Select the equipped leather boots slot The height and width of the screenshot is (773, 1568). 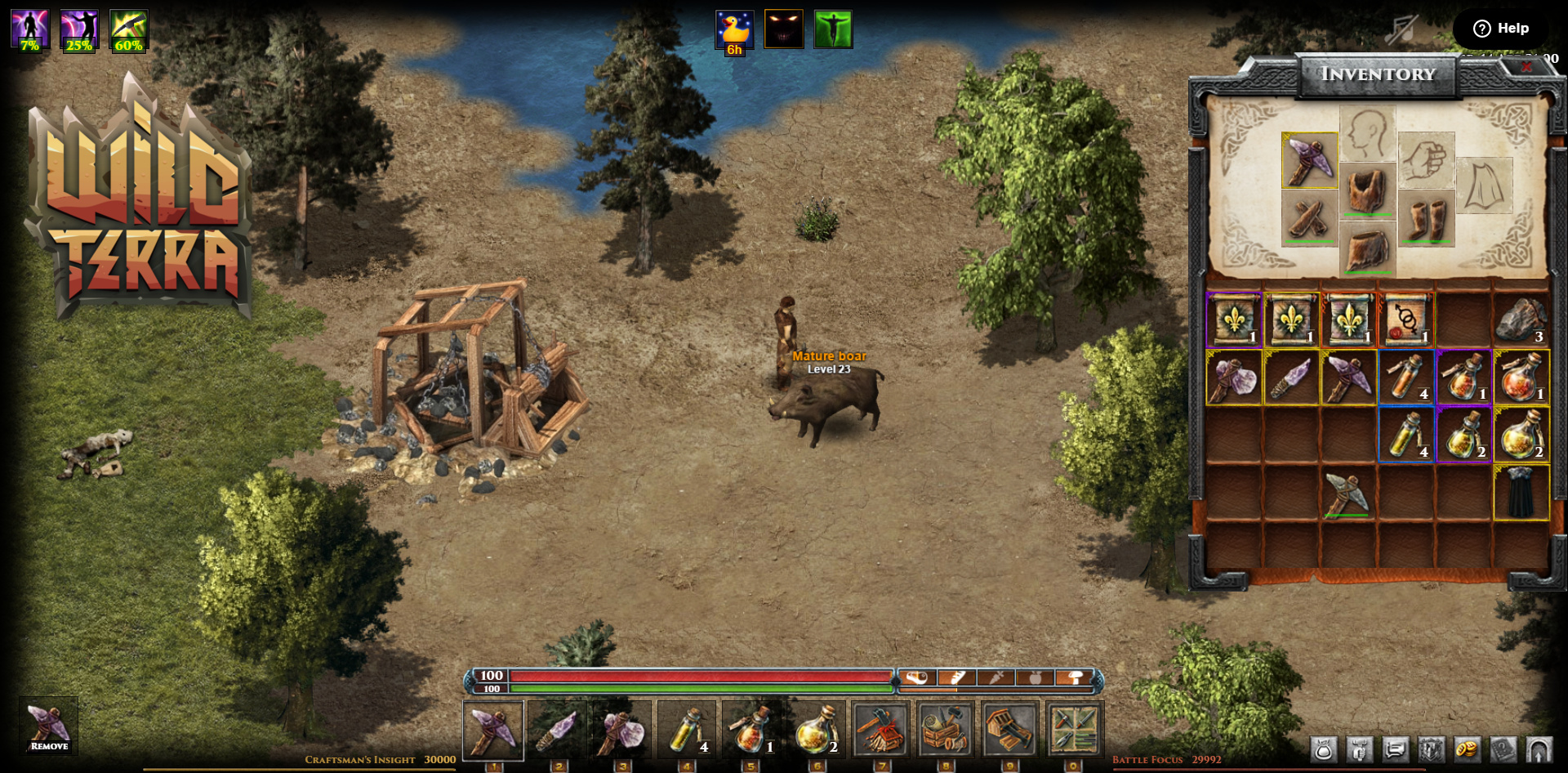[x=1426, y=219]
